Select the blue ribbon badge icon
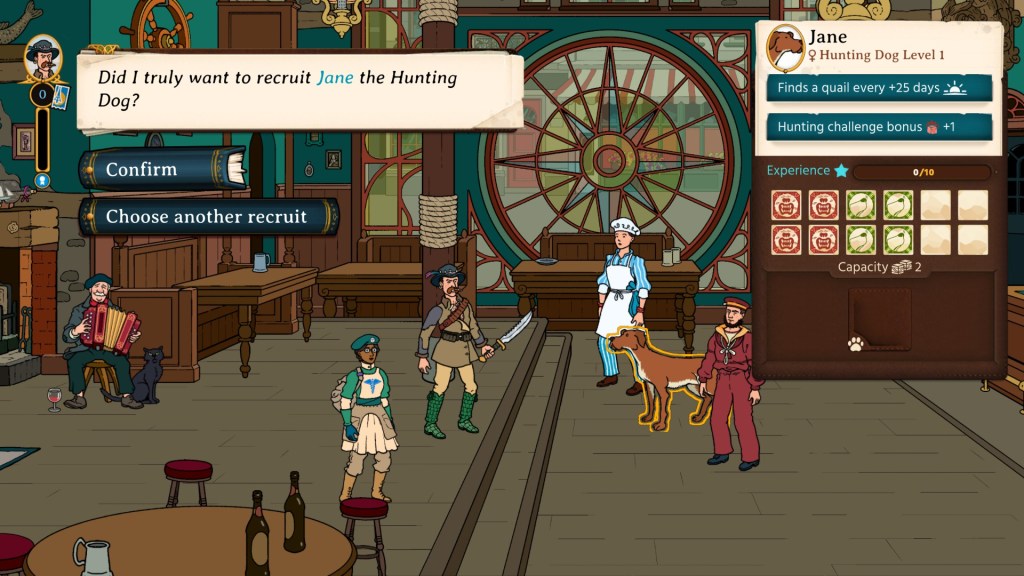 point(42,181)
